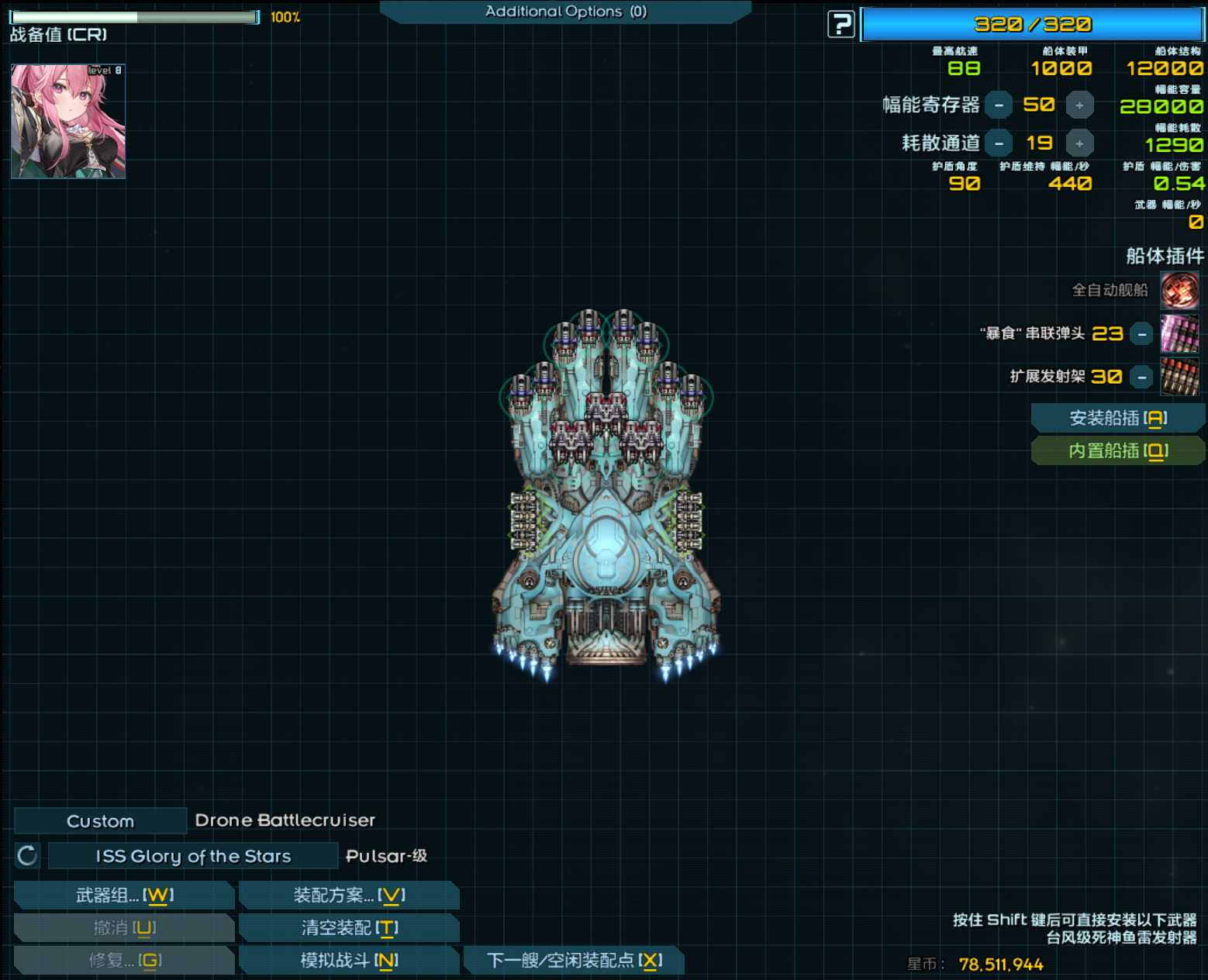Remove the "暴食" 串联弹头 hullmod
Image resolution: width=1208 pixels, height=980 pixels.
[x=1141, y=334]
